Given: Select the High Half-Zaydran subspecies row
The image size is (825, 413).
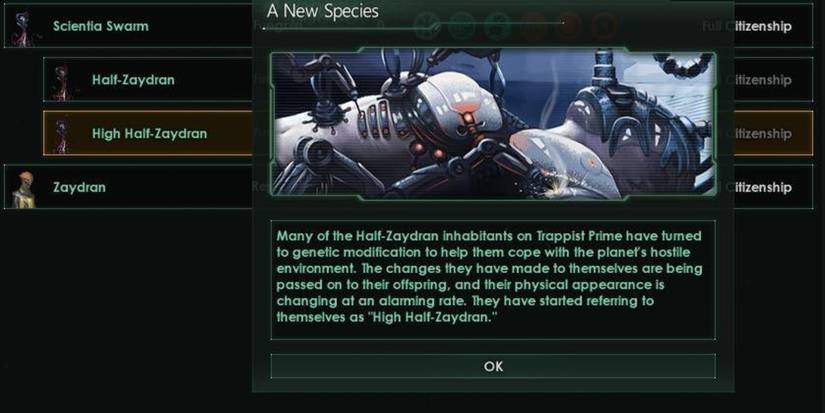Looking at the screenshot, I should [x=150, y=133].
